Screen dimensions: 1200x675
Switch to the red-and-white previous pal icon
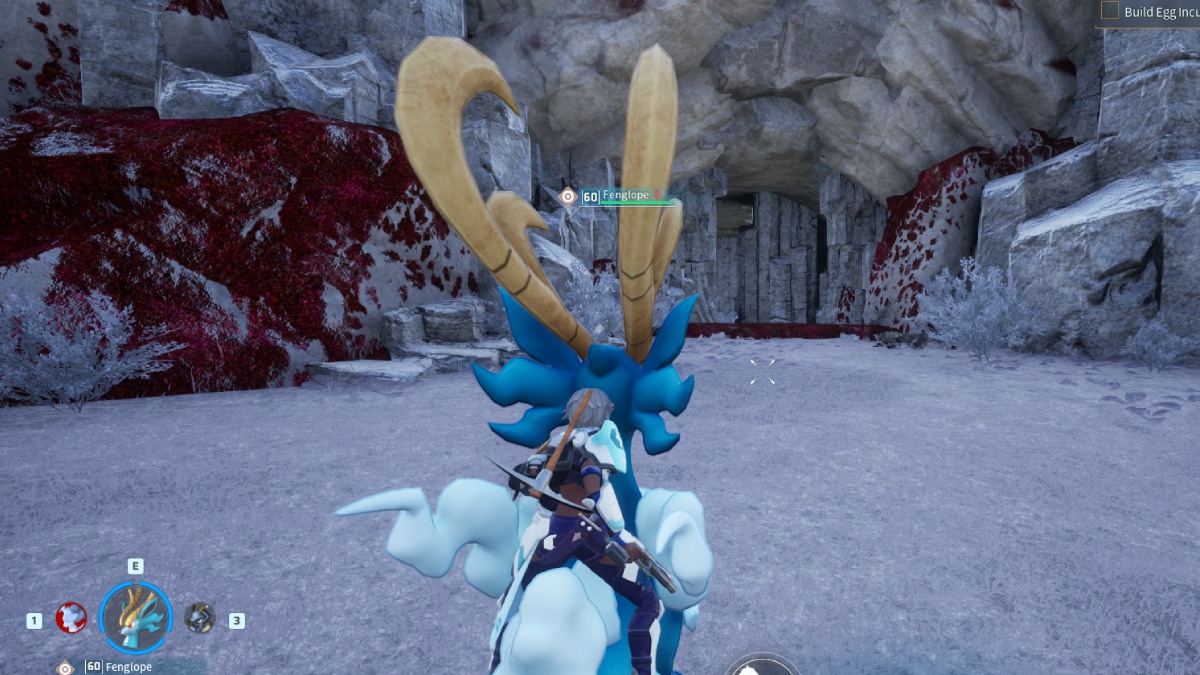point(70,617)
